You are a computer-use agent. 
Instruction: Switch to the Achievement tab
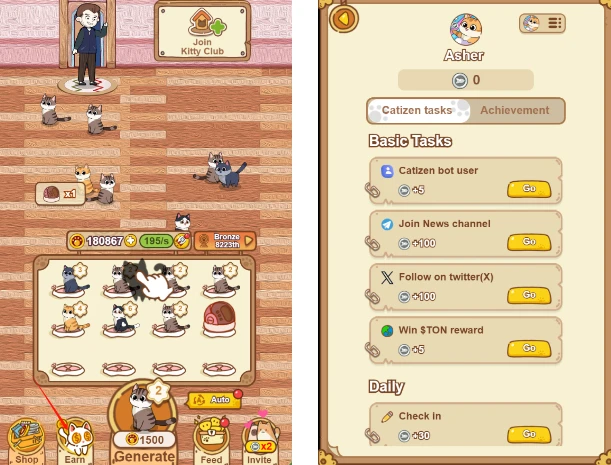click(x=516, y=111)
